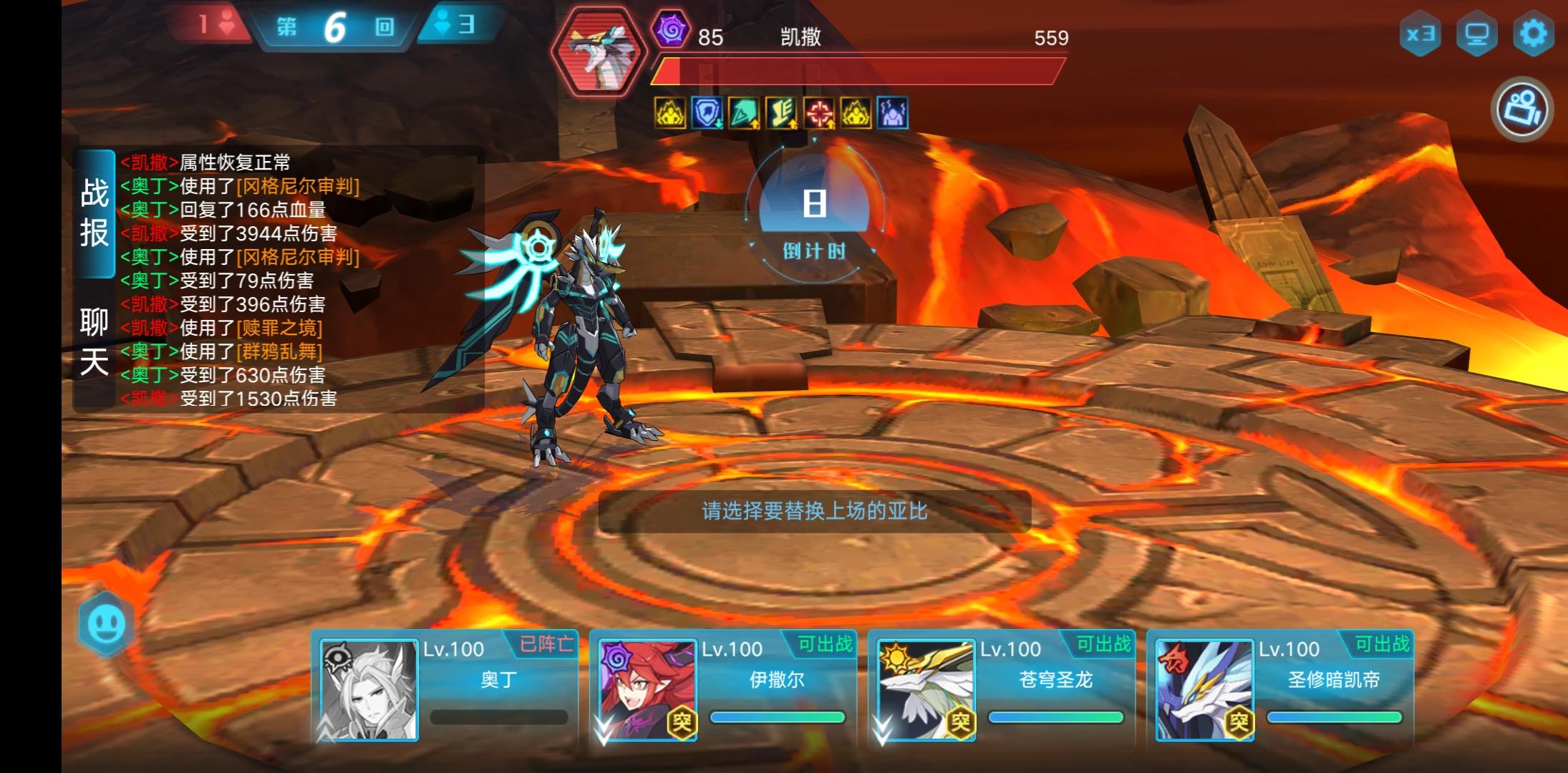Image resolution: width=1568 pixels, height=773 pixels.
Task: Click the monitor display icon top right
Action: pyautogui.click(x=1478, y=34)
